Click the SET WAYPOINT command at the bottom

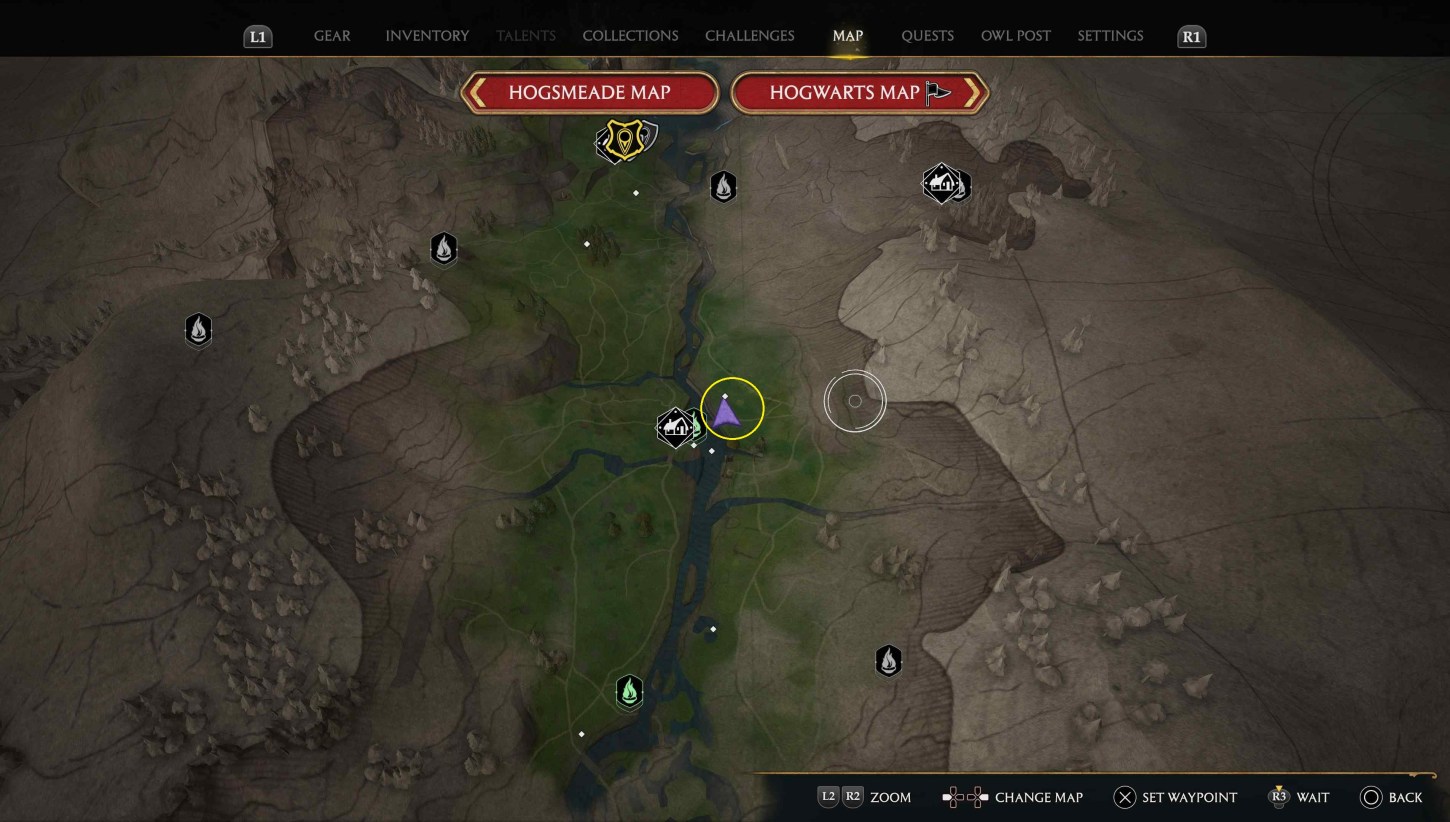click(1176, 797)
